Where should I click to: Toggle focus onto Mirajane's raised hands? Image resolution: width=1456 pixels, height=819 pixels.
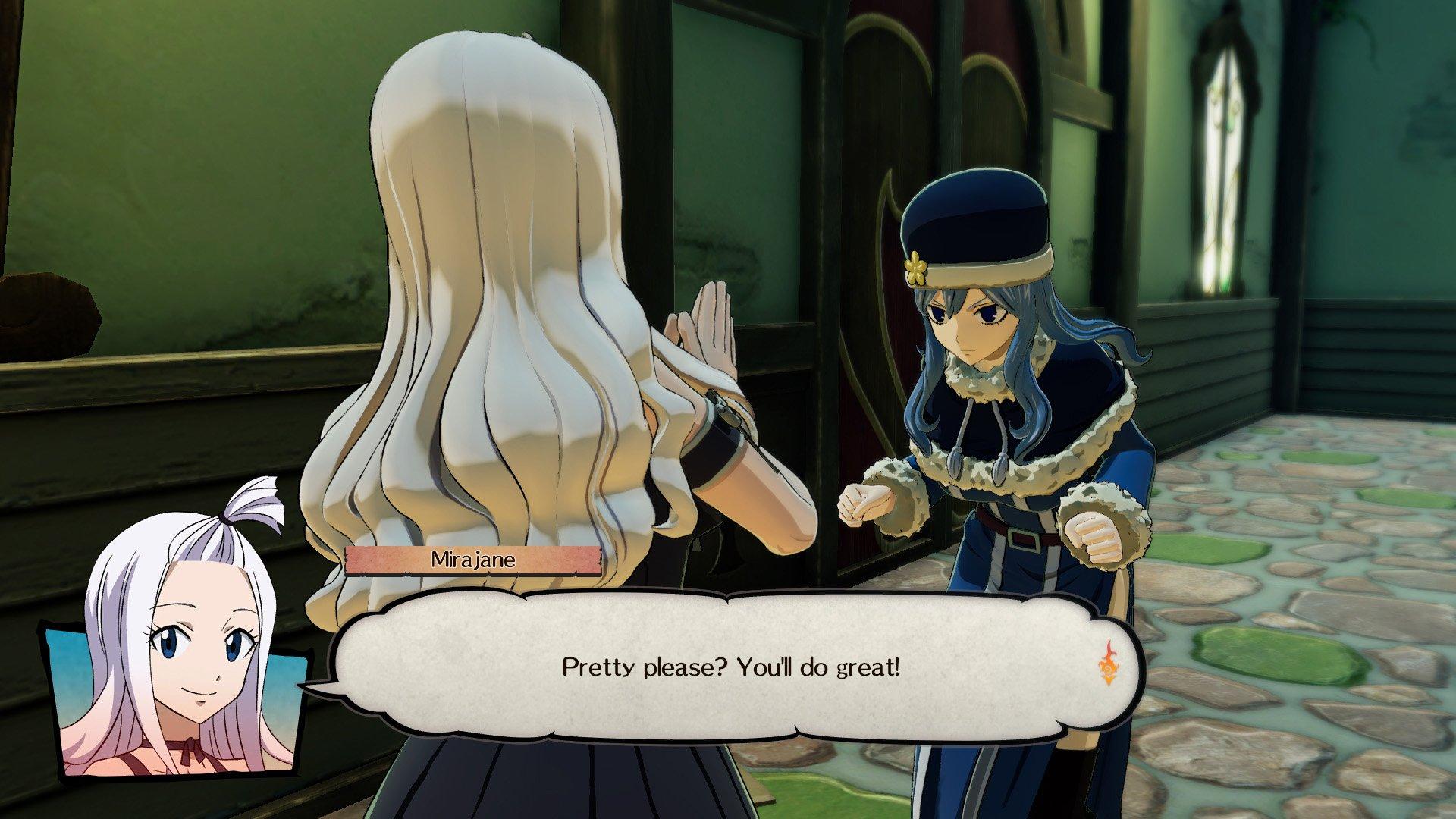[705, 326]
